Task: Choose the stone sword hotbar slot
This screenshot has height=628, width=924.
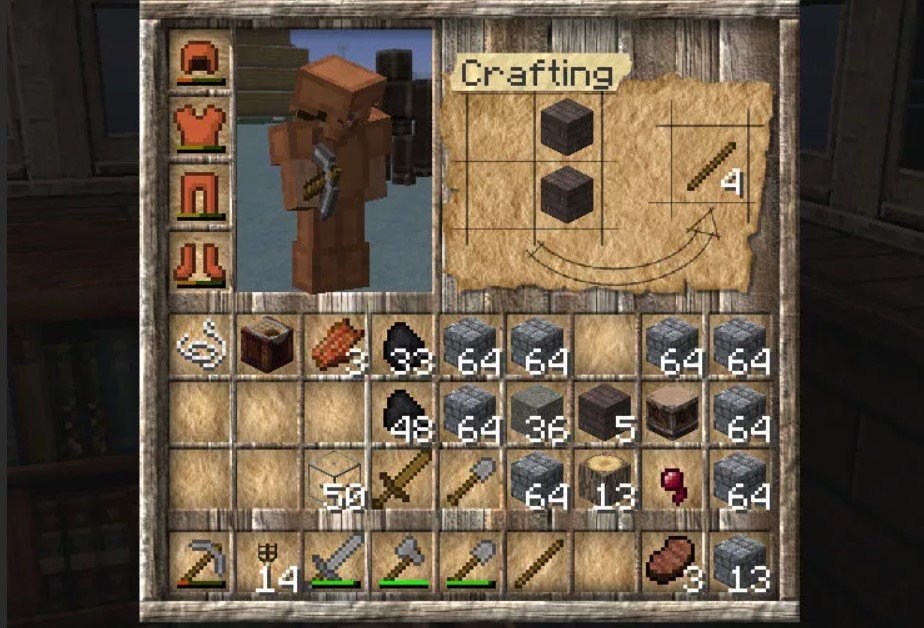Action: pyautogui.click(x=334, y=562)
